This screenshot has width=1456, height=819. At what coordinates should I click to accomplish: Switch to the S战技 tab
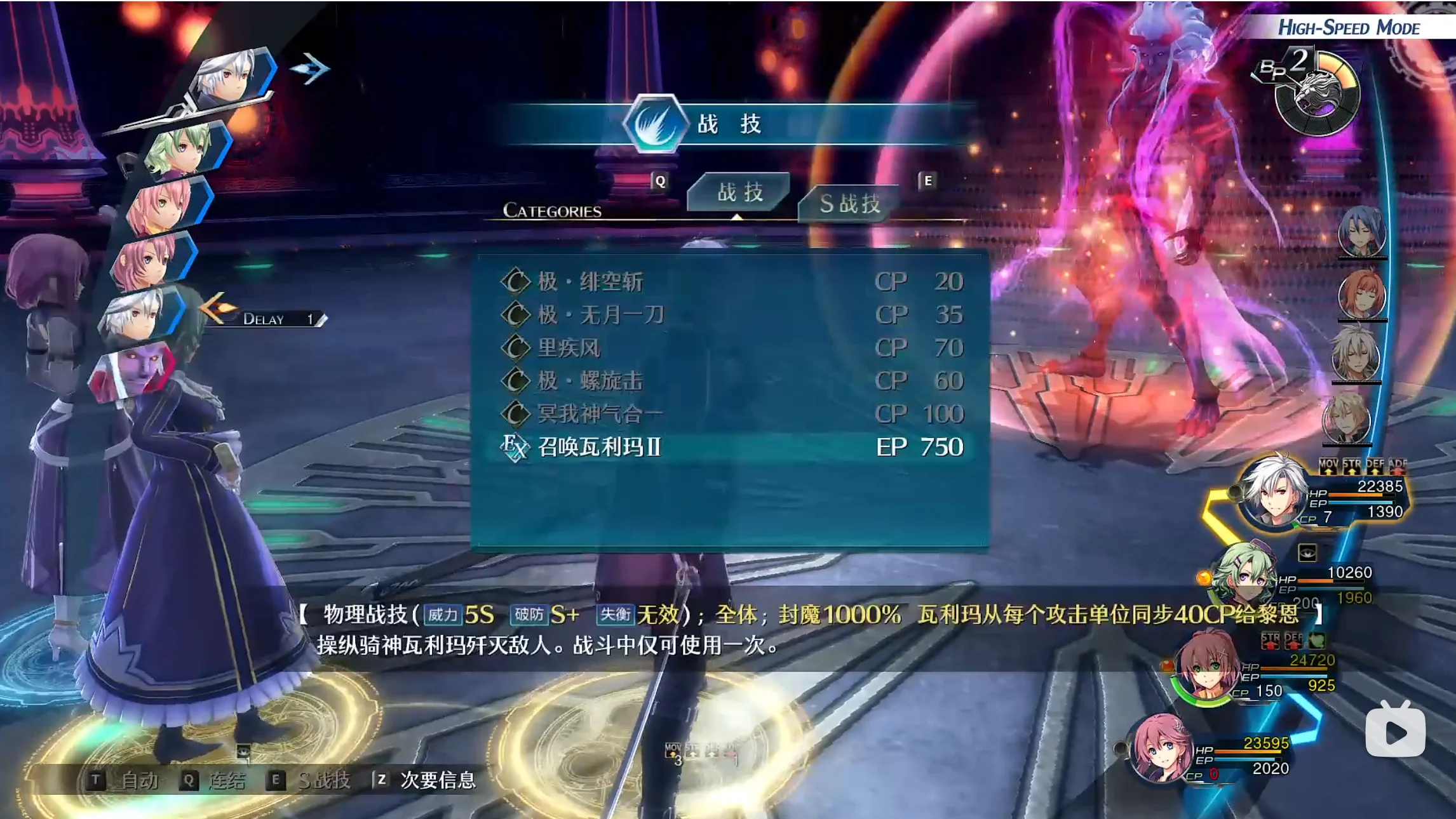[849, 204]
